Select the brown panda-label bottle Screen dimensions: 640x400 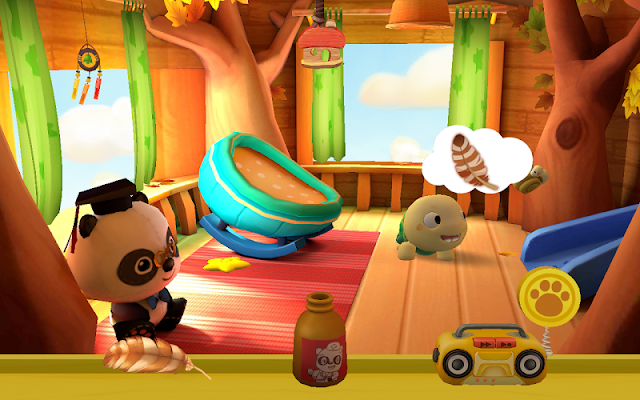click(321, 341)
